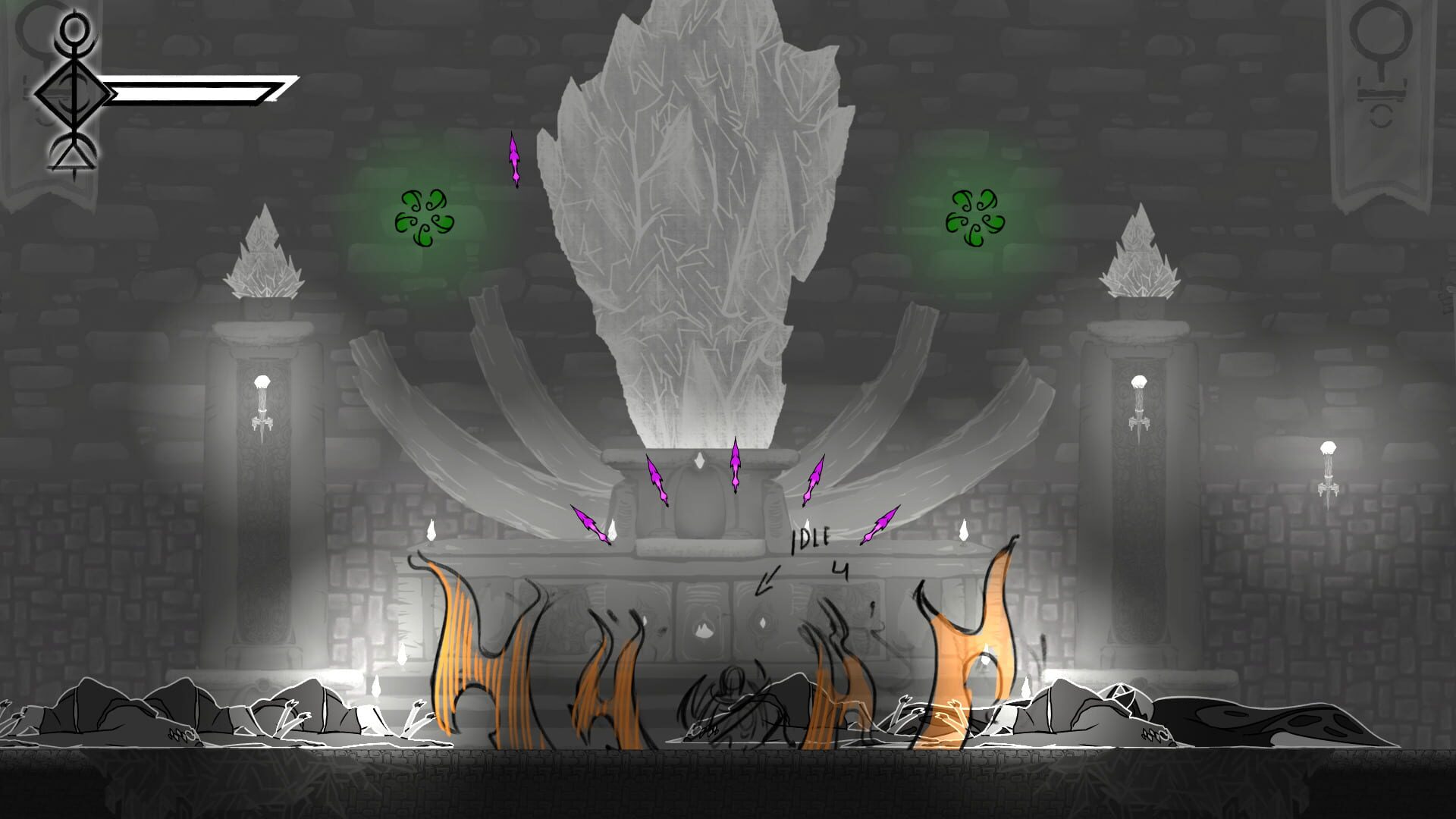The height and width of the screenshot is (819, 1456).
Task: Click the pink arrow projectile above the crystal
Action: (x=515, y=159)
